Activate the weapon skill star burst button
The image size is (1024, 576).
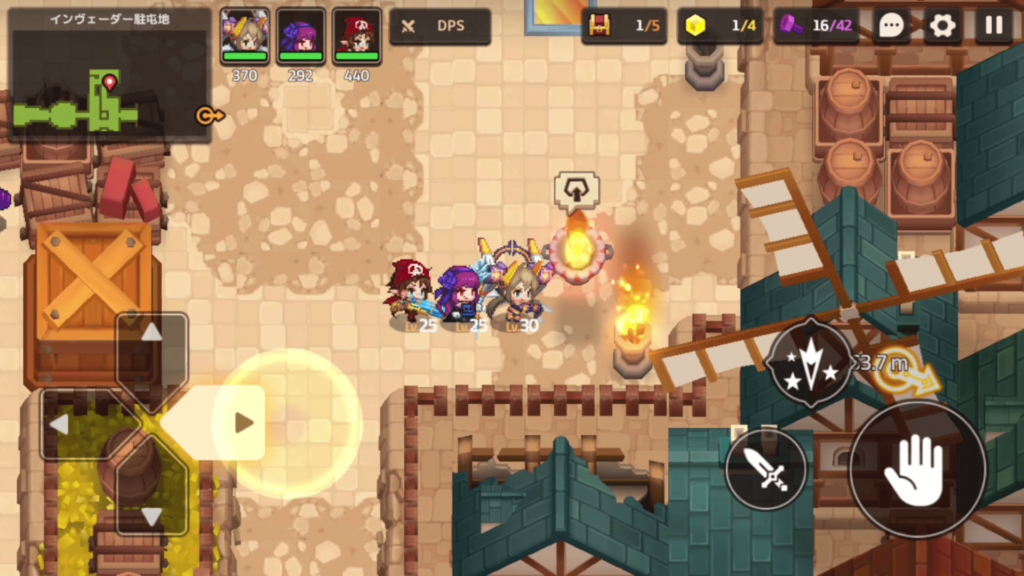810,362
